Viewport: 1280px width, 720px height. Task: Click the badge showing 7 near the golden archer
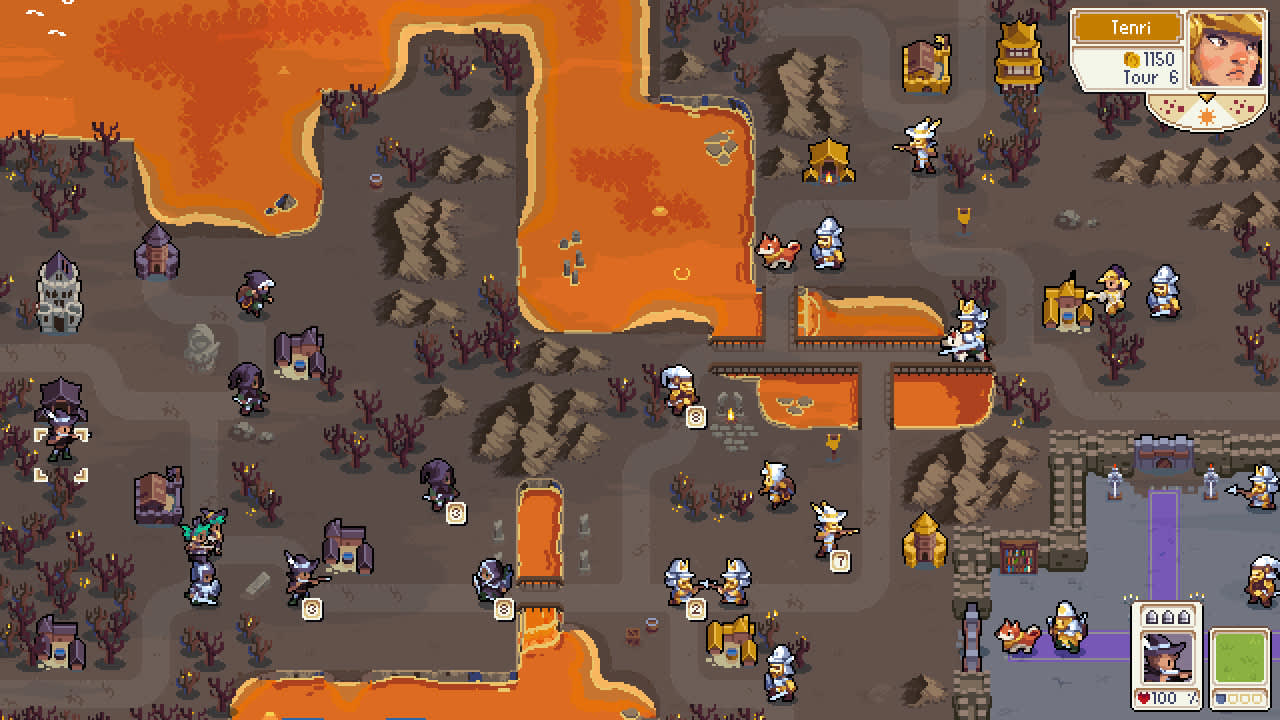(x=840, y=559)
